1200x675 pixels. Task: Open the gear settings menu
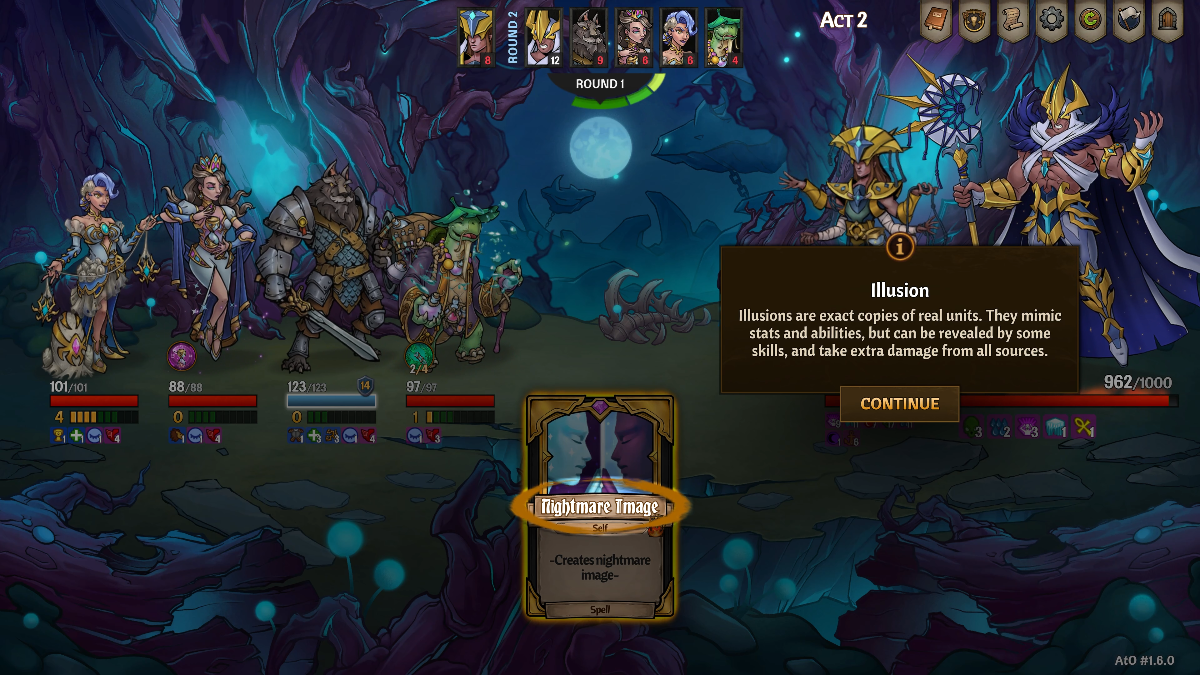coord(1050,21)
